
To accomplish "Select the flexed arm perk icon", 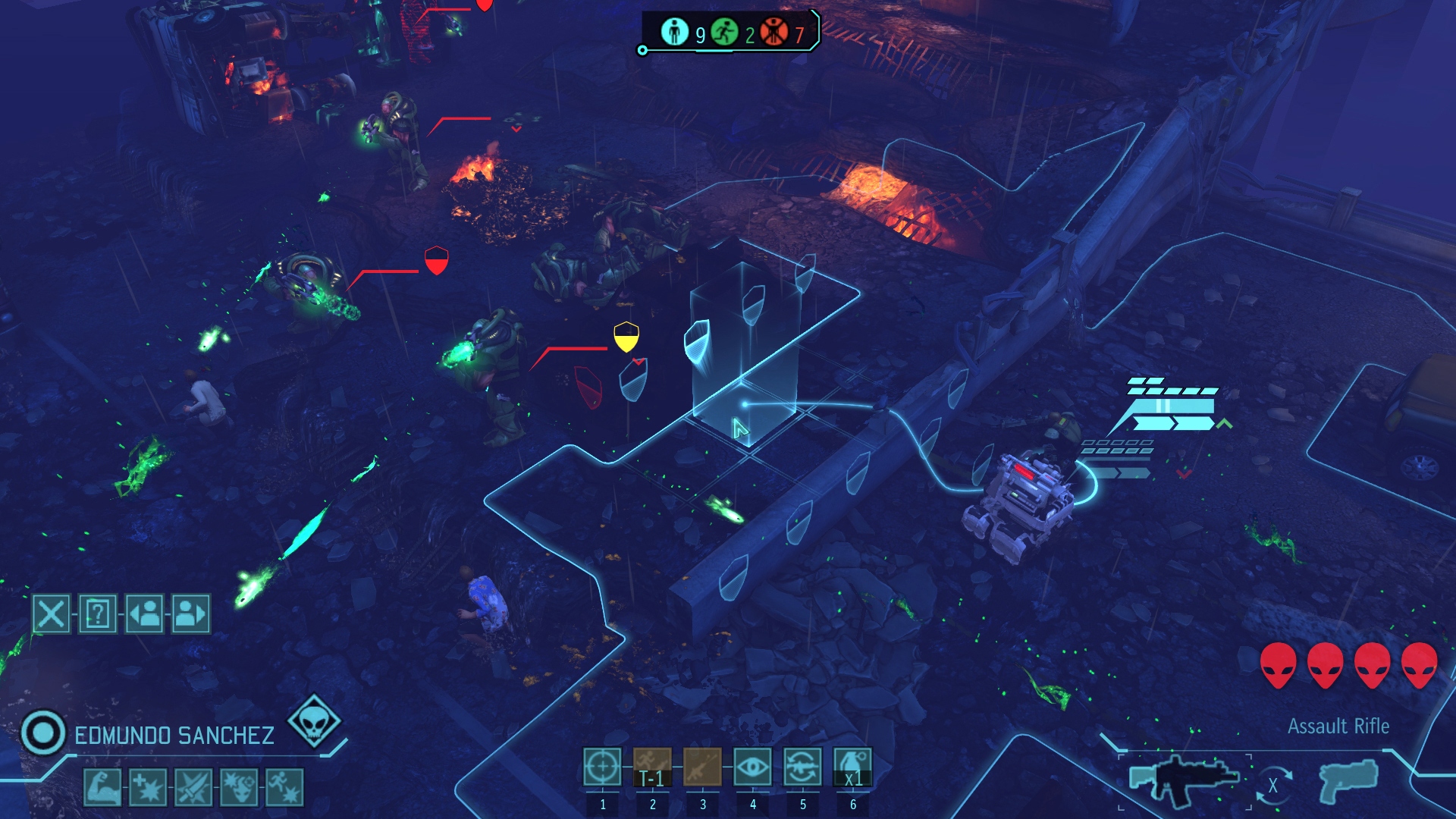I will [x=102, y=786].
